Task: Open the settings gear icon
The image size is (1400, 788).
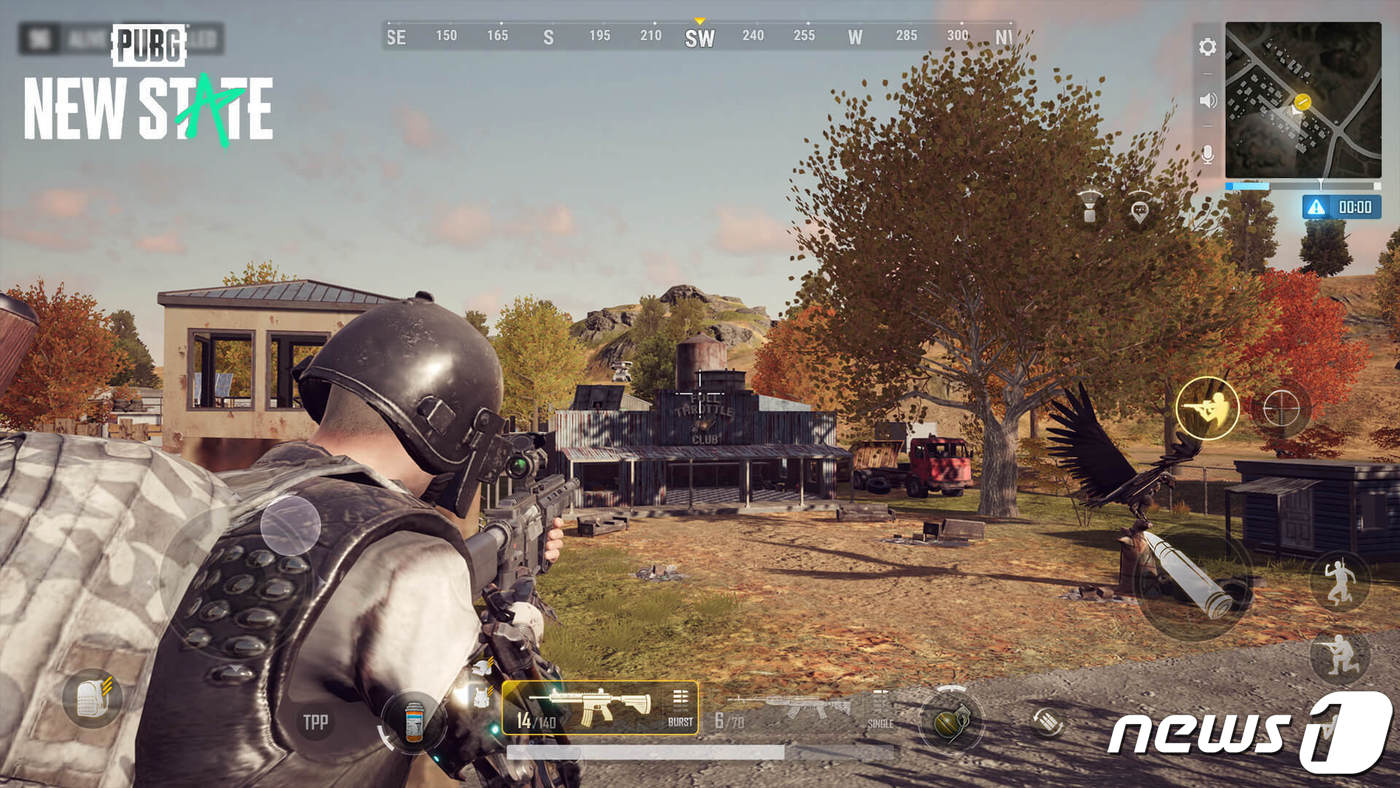Action: tap(1208, 47)
